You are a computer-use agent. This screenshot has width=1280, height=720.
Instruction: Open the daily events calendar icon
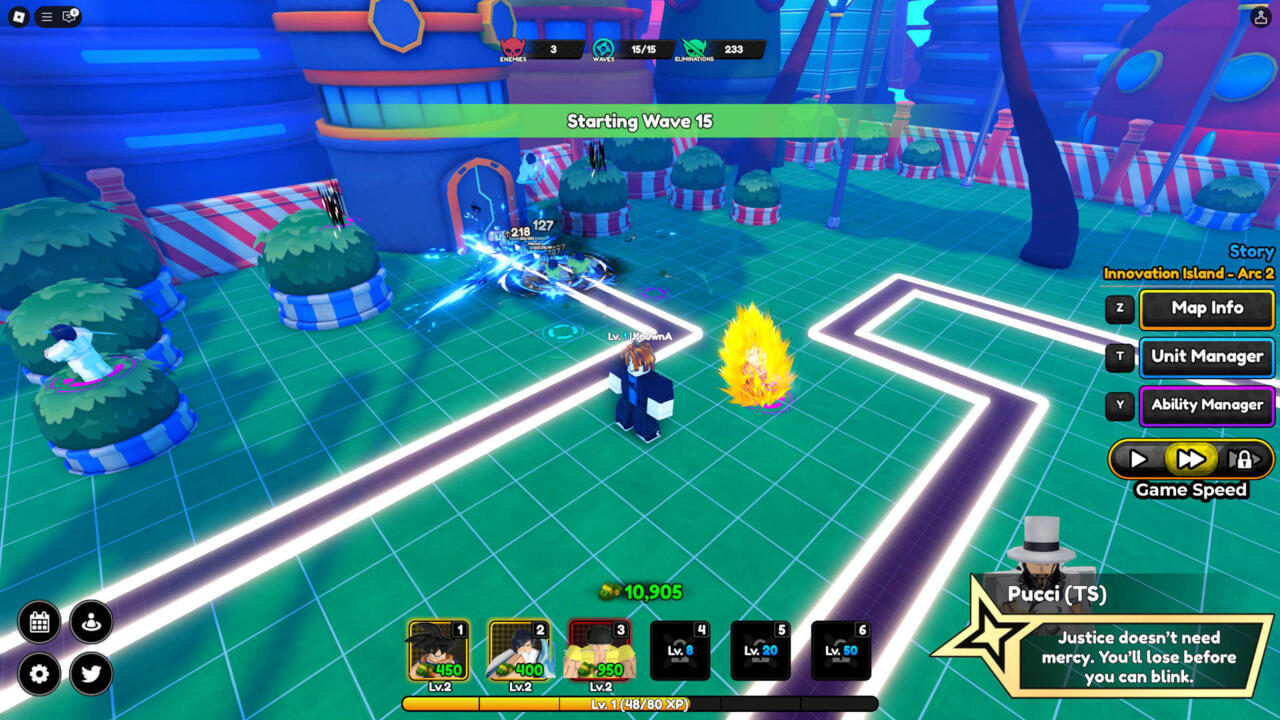38,622
